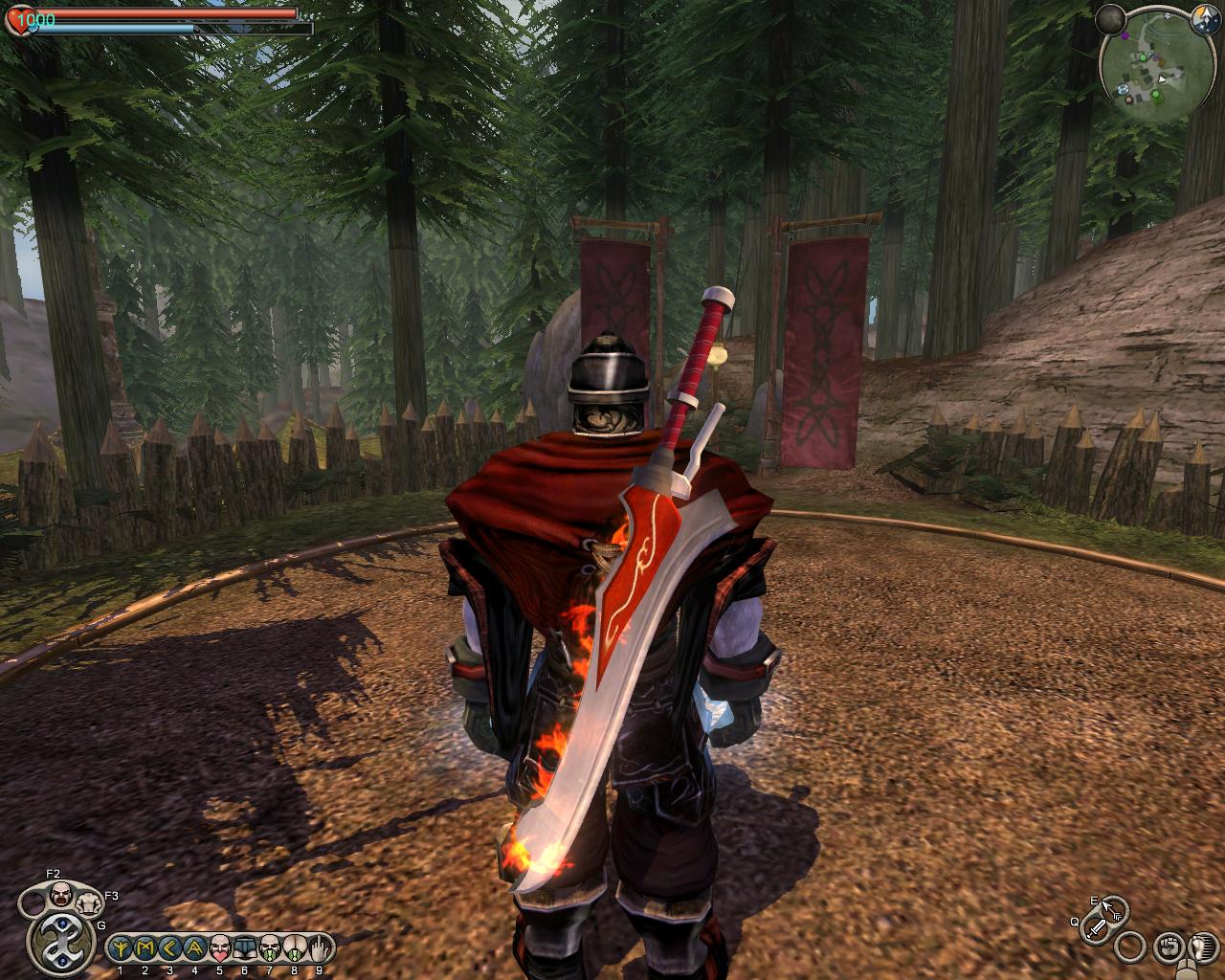This screenshot has width=1225, height=980.
Task: Activate the silver Guild Seal
Action: point(61,941)
